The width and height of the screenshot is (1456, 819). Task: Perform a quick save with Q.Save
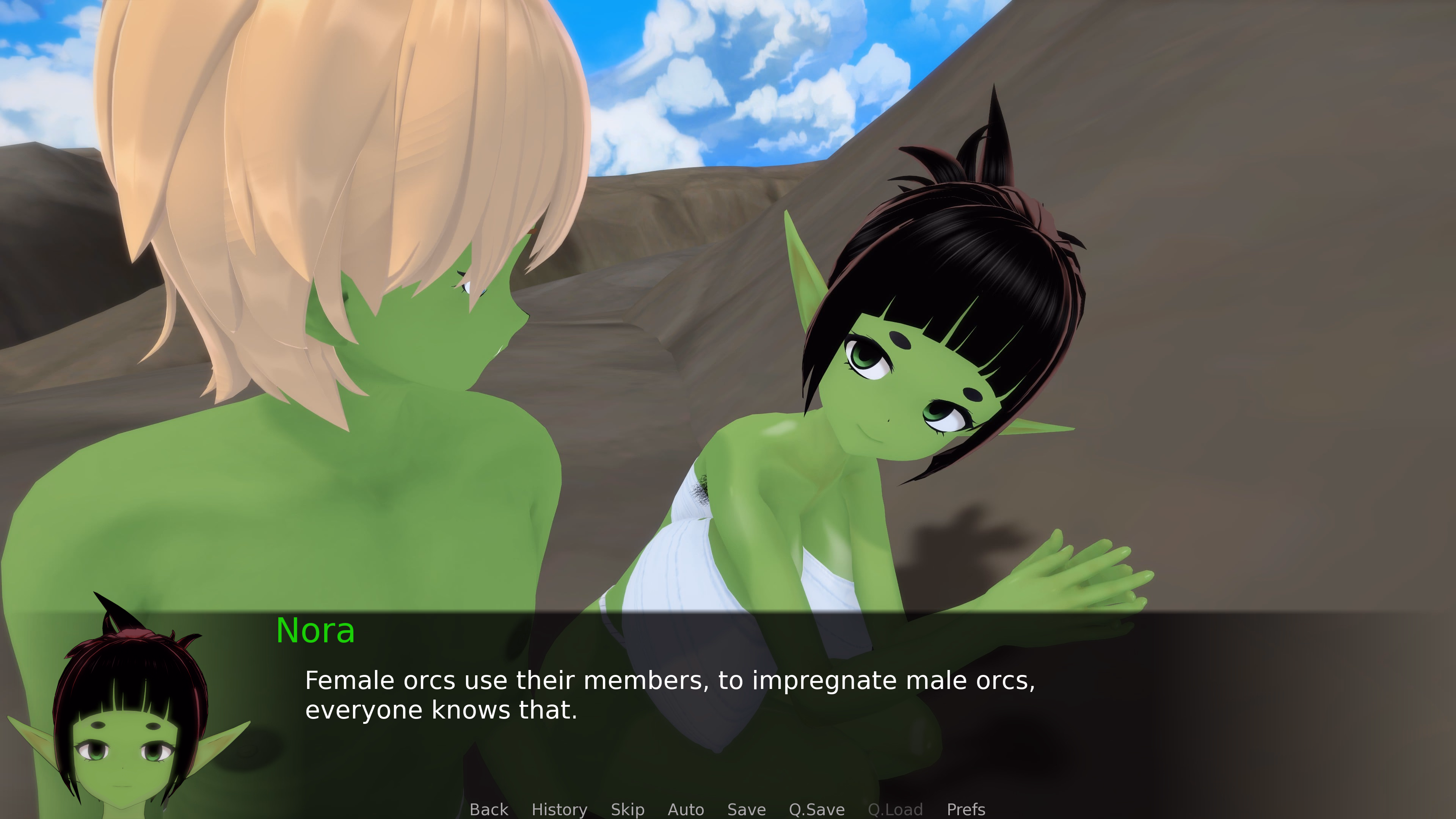(816, 810)
